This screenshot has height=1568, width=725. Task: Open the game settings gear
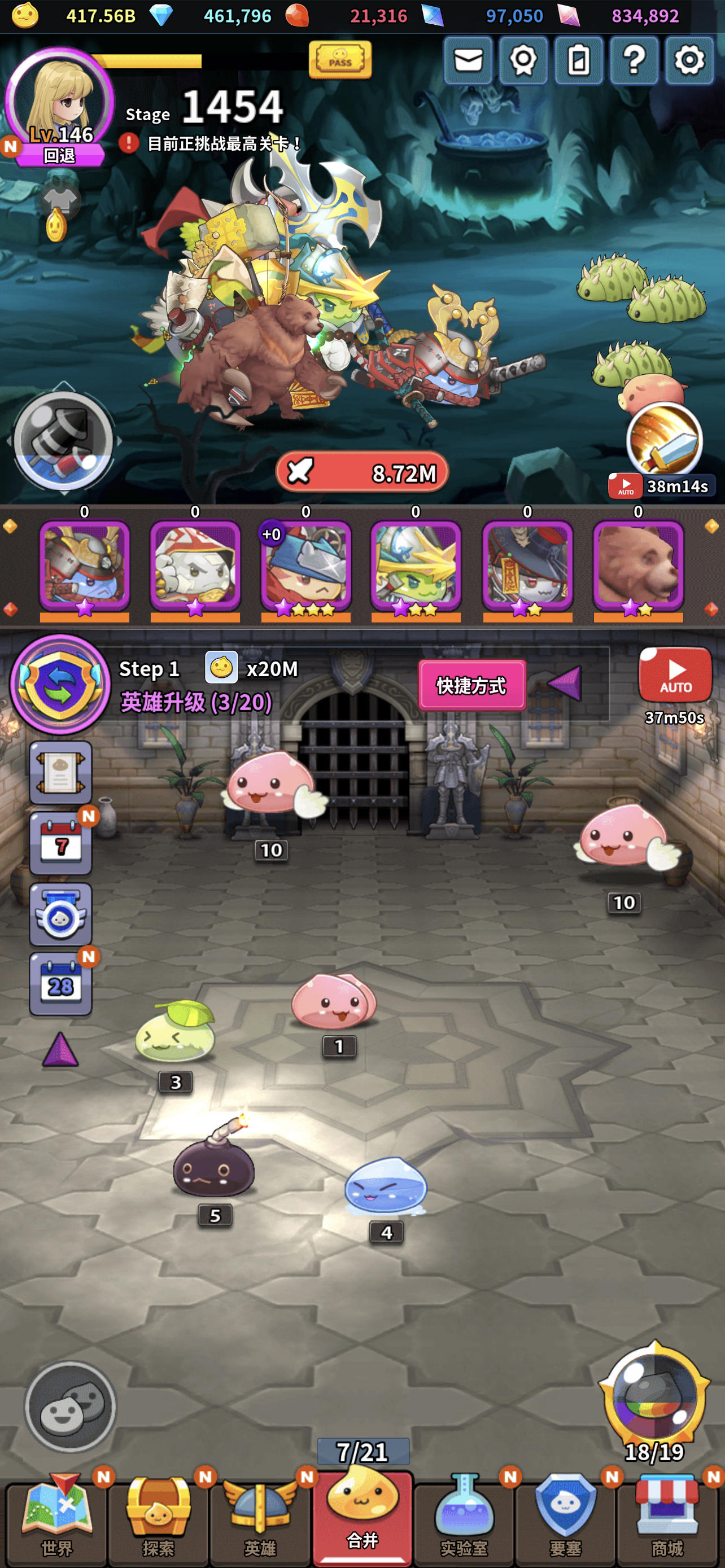coord(688,61)
